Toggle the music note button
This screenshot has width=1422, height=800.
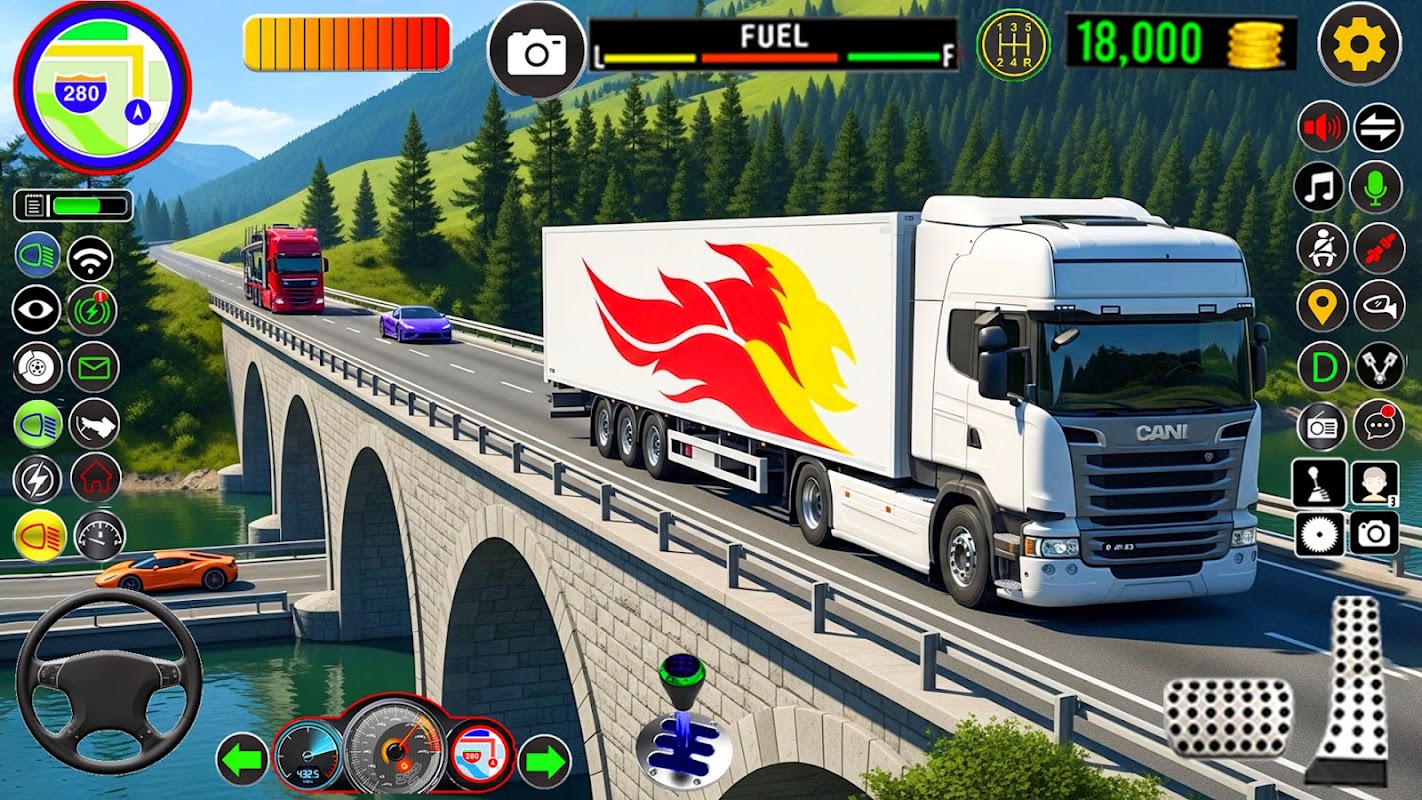point(1319,187)
